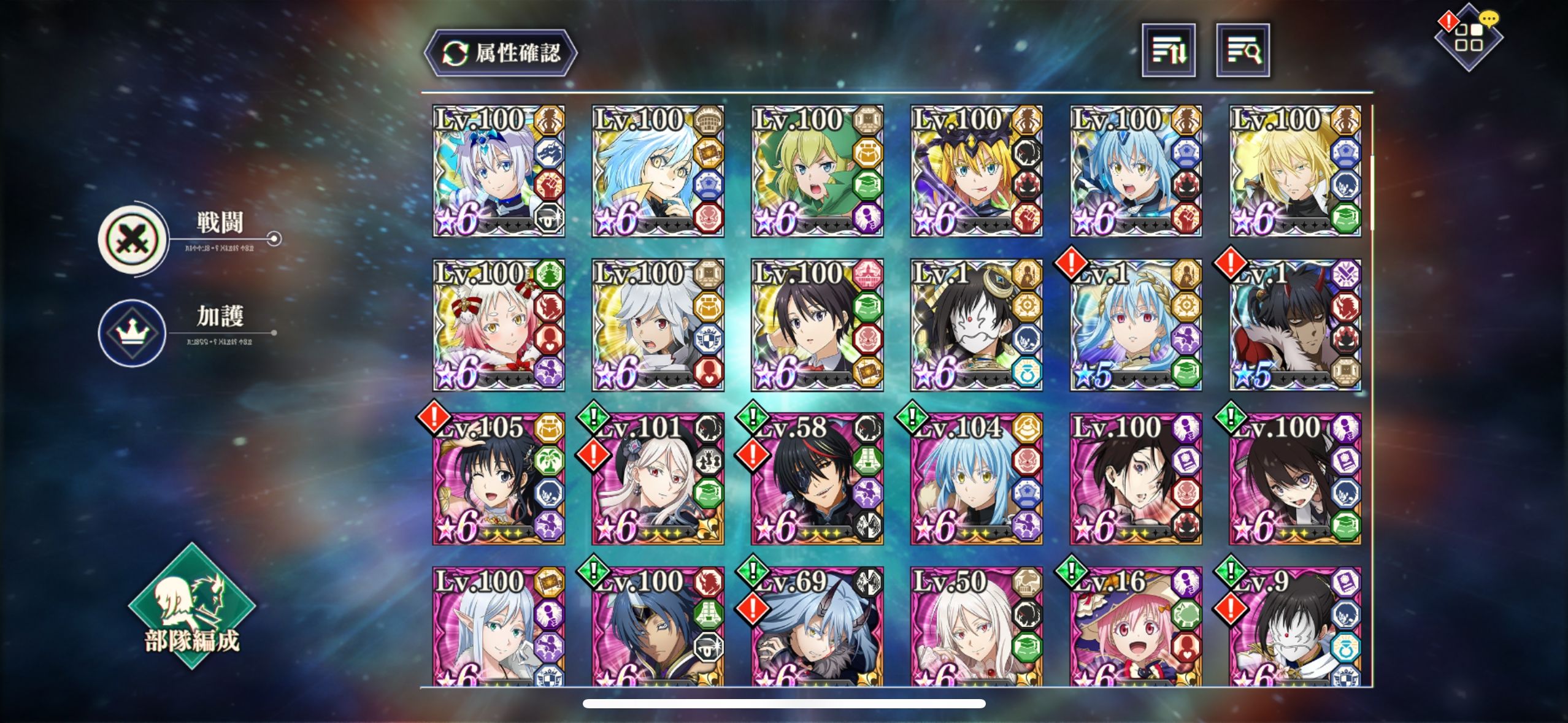1568x723 pixels.
Task: Pick the Lv.101 white-haired character card
Action: point(658,479)
